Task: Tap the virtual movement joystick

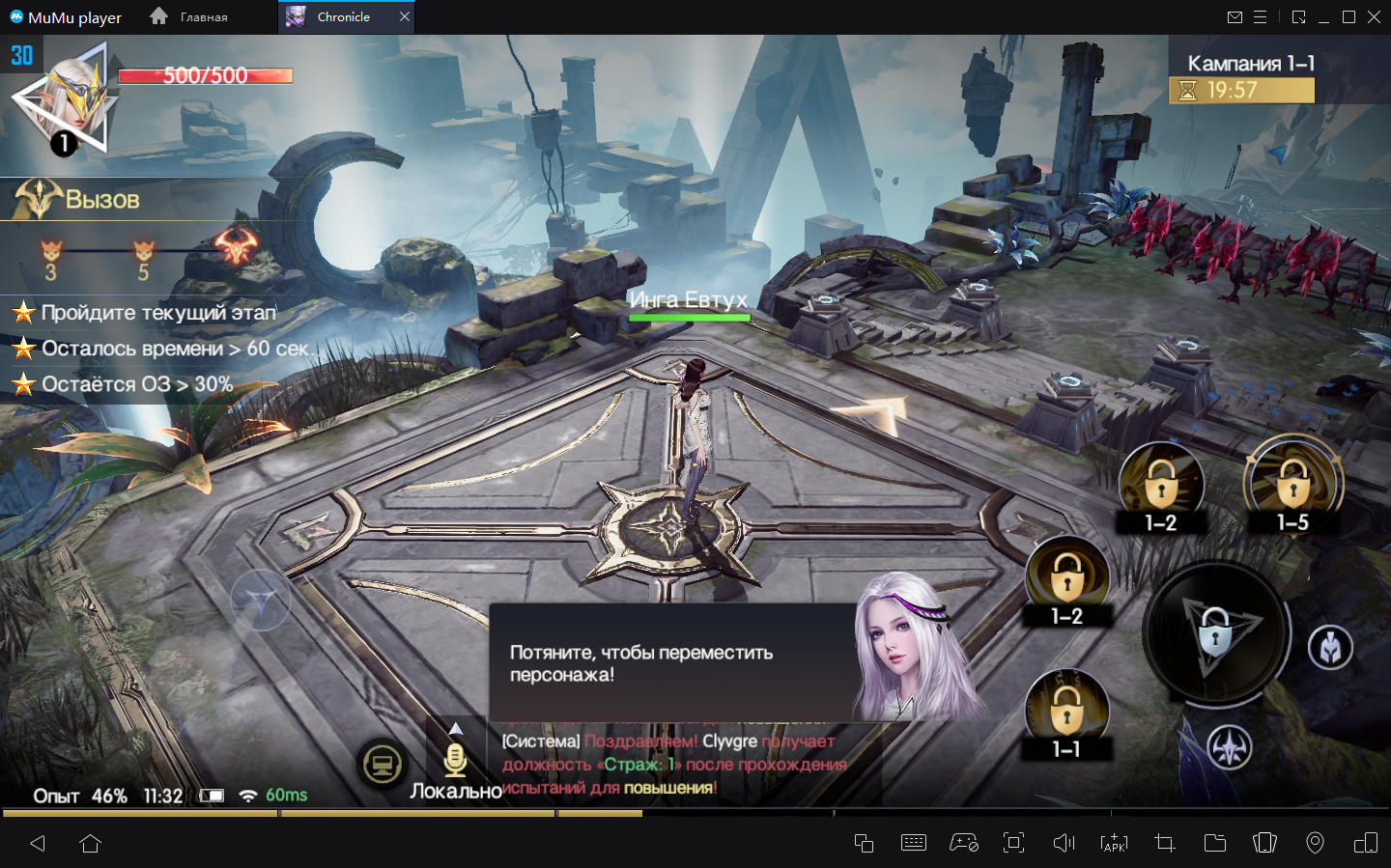Action: point(260,601)
